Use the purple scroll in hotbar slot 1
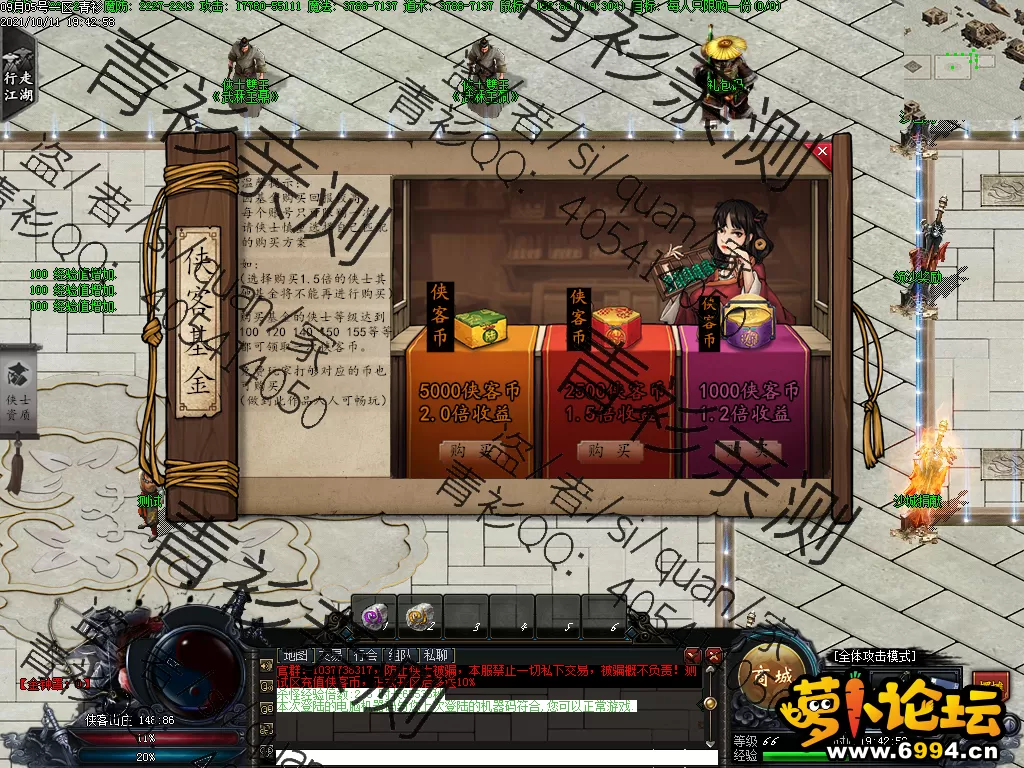This screenshot has width=1024, height=768. pyautogui.click(x=374, y=617)
